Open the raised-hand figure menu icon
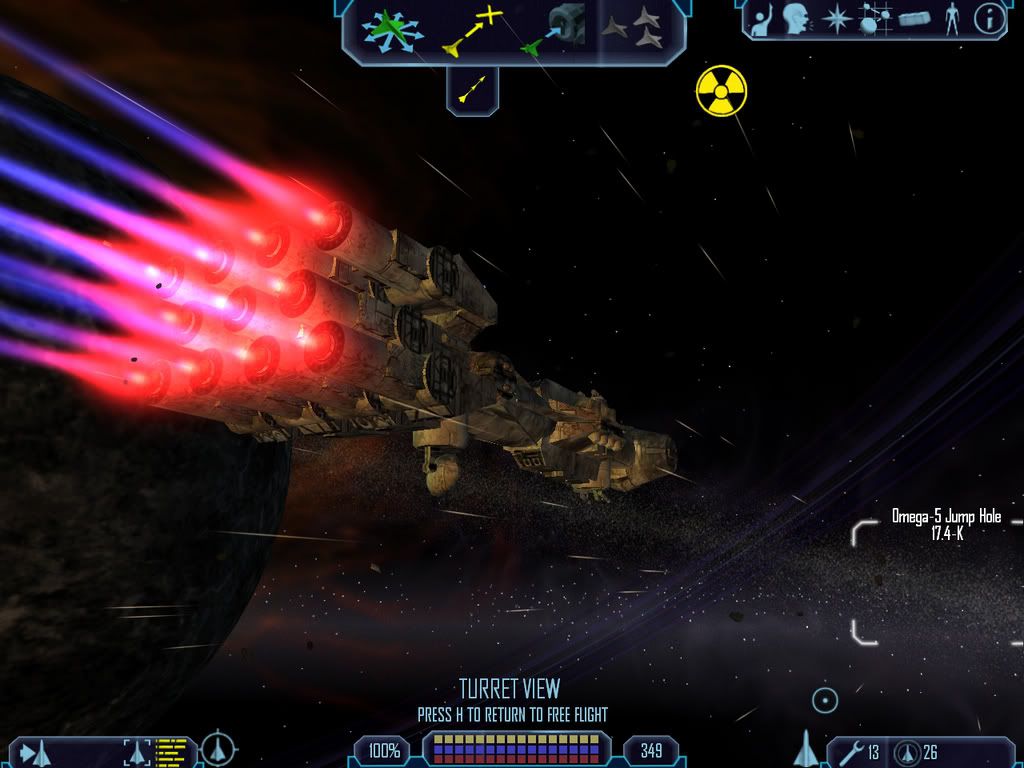The image size is (1024, 768). (762, 20)
